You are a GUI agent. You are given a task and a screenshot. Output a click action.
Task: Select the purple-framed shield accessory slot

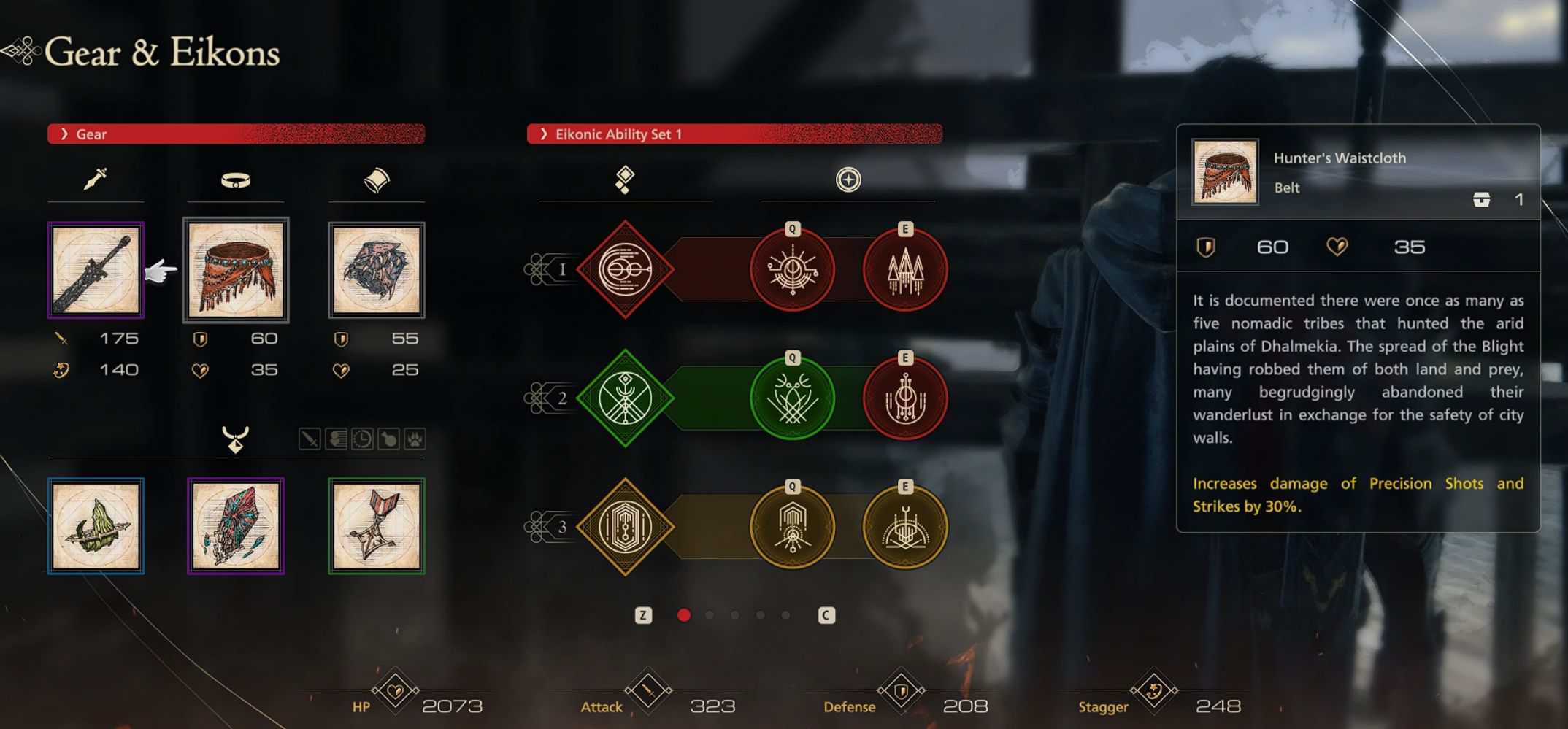(236, 526)
